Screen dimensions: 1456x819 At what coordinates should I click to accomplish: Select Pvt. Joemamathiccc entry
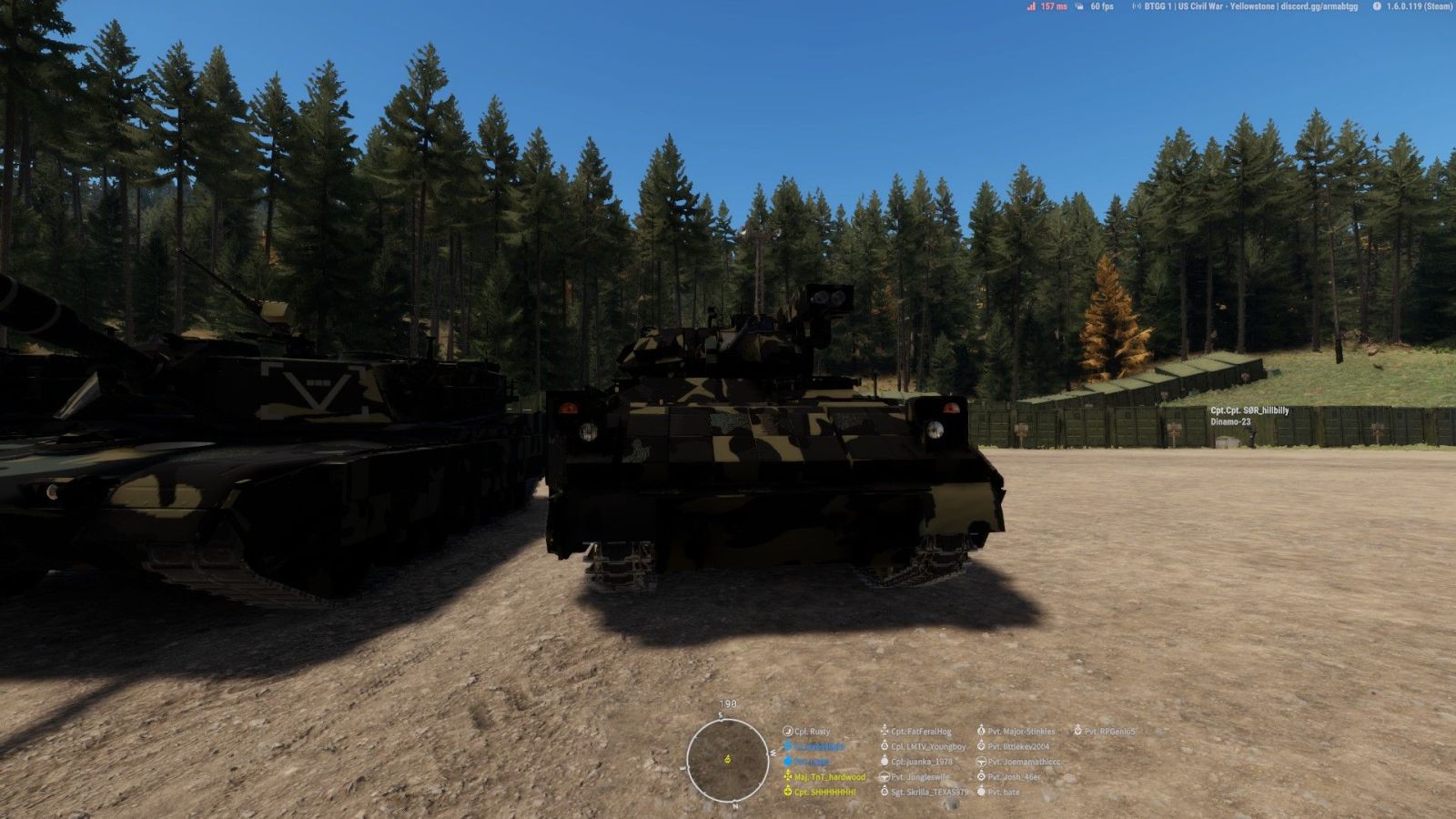click(1024, 762)
